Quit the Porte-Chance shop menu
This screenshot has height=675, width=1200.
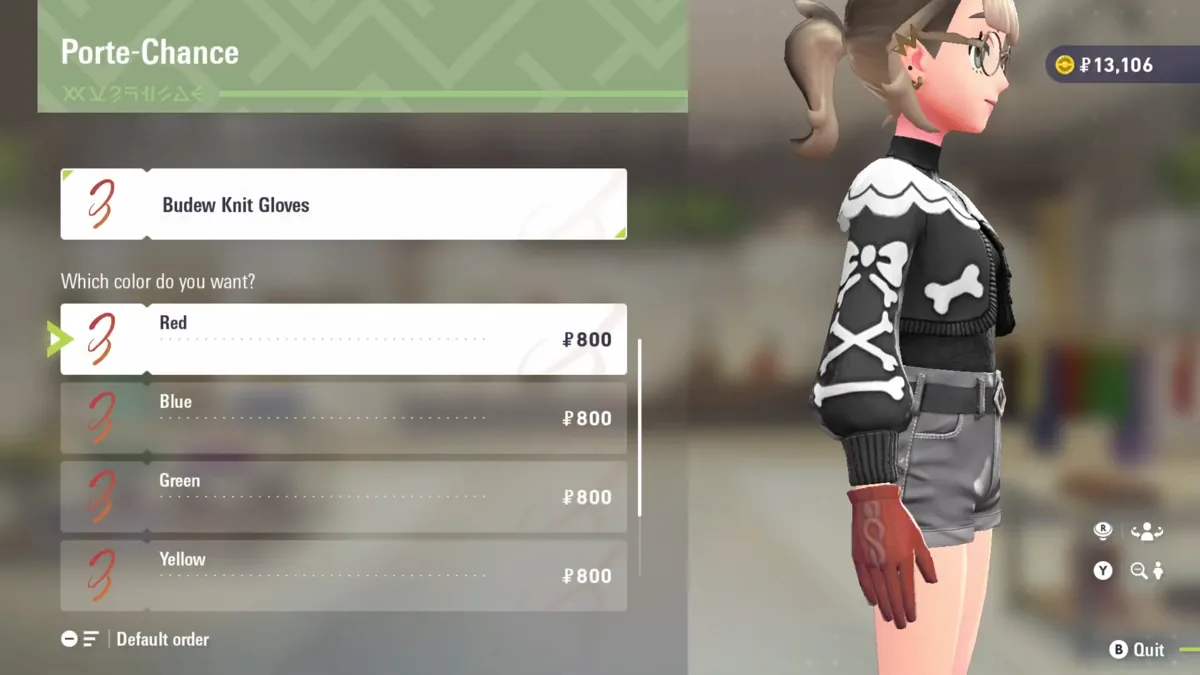point(1138,650)
